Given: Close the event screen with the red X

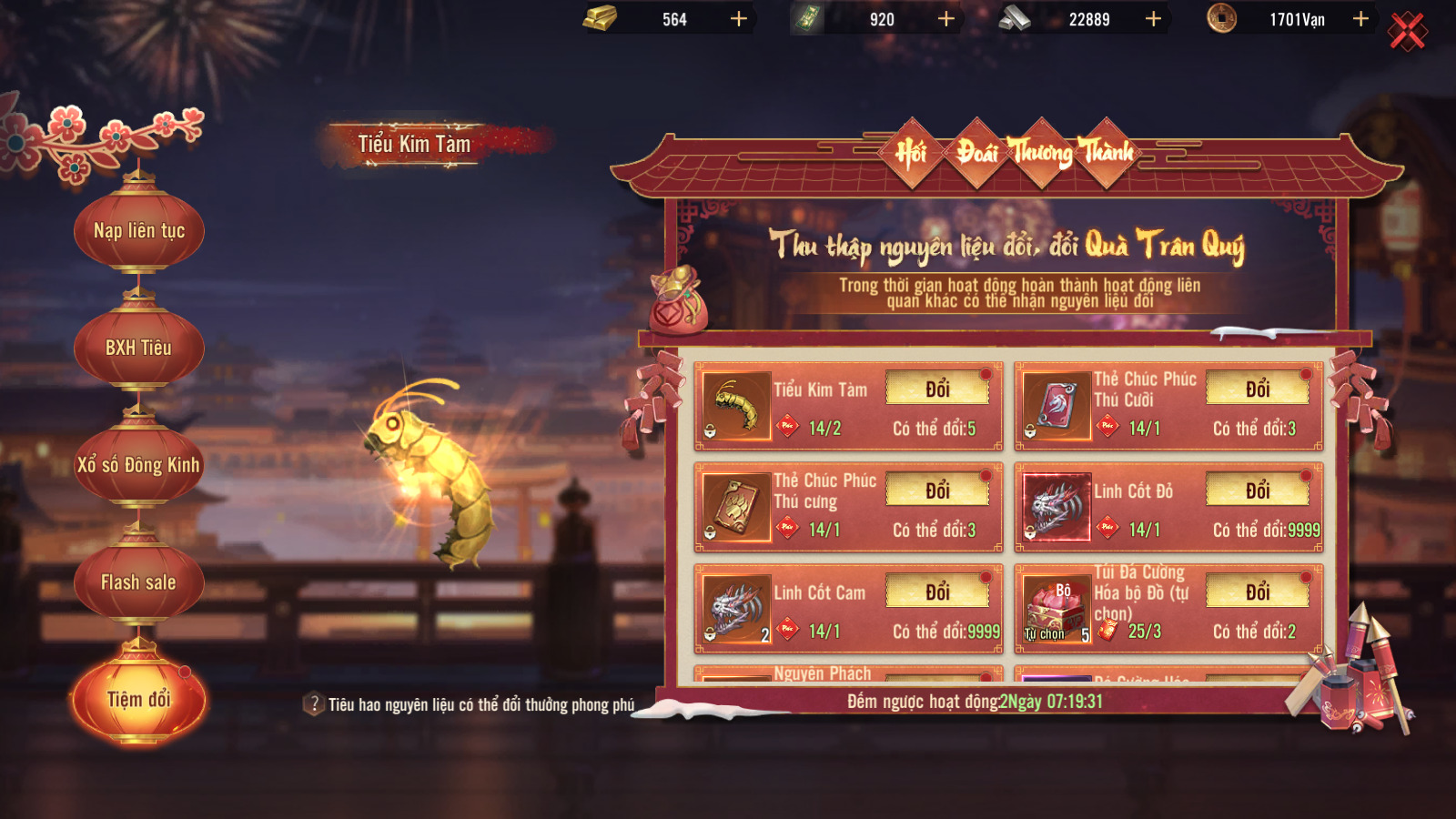Looking at the screenshot, I should pos(1407,32).
